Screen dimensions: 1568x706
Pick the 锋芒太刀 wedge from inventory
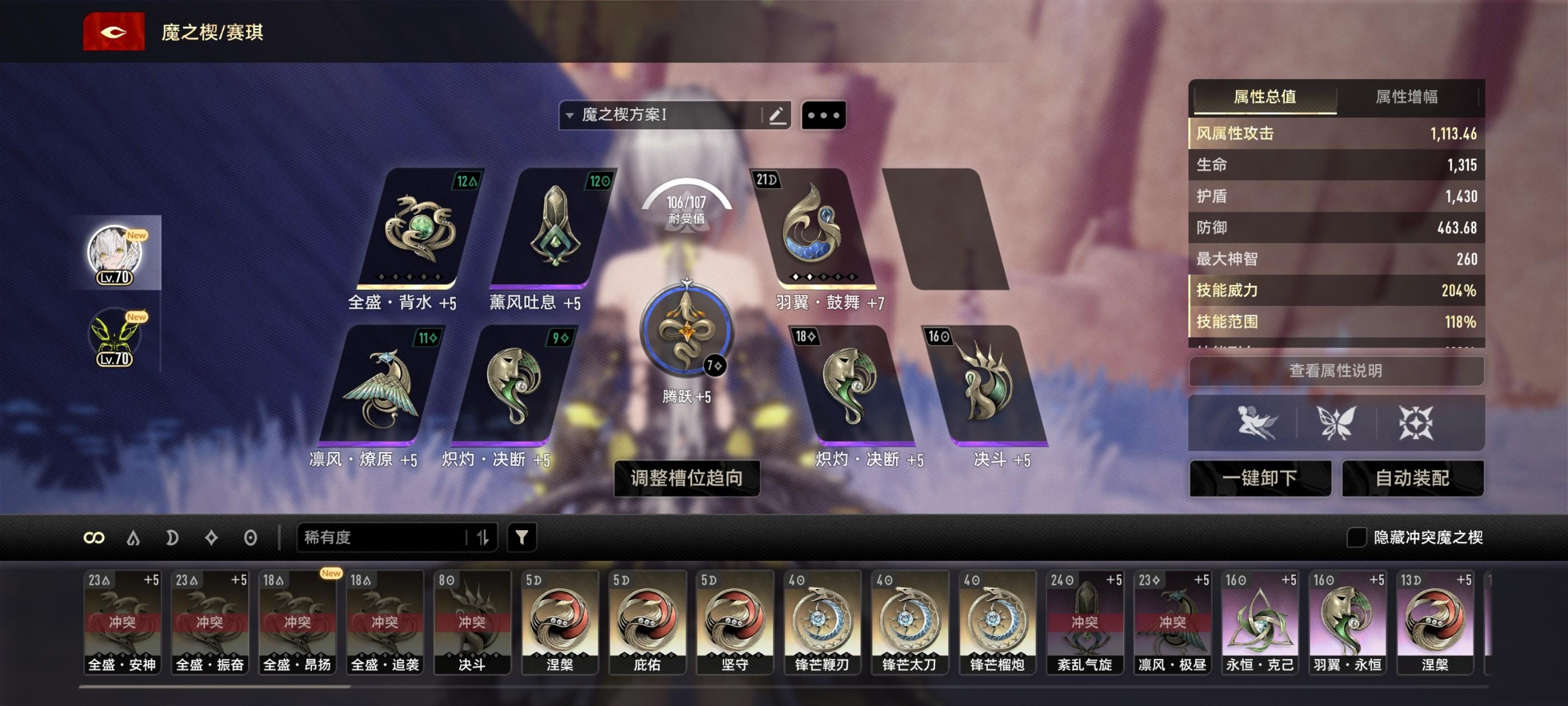909,621
